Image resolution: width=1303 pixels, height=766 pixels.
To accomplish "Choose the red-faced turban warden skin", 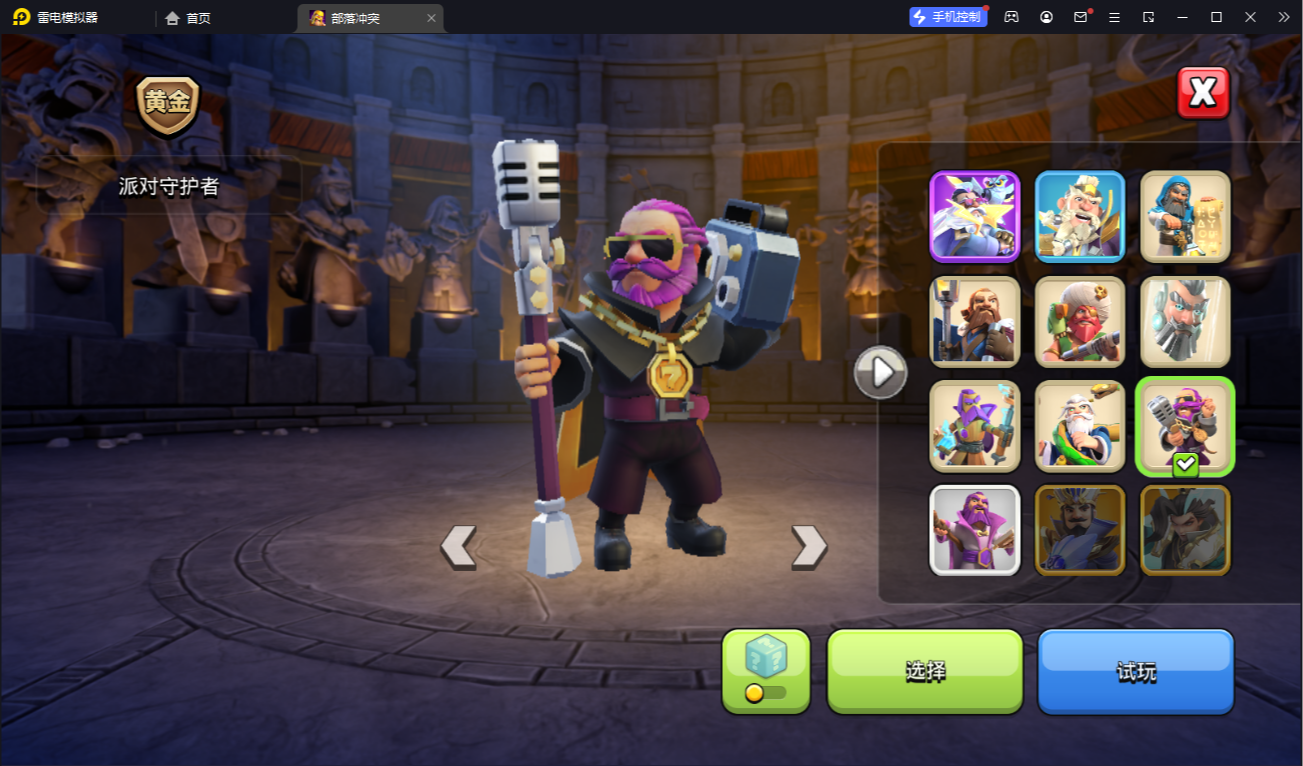I will point(1080,321).
